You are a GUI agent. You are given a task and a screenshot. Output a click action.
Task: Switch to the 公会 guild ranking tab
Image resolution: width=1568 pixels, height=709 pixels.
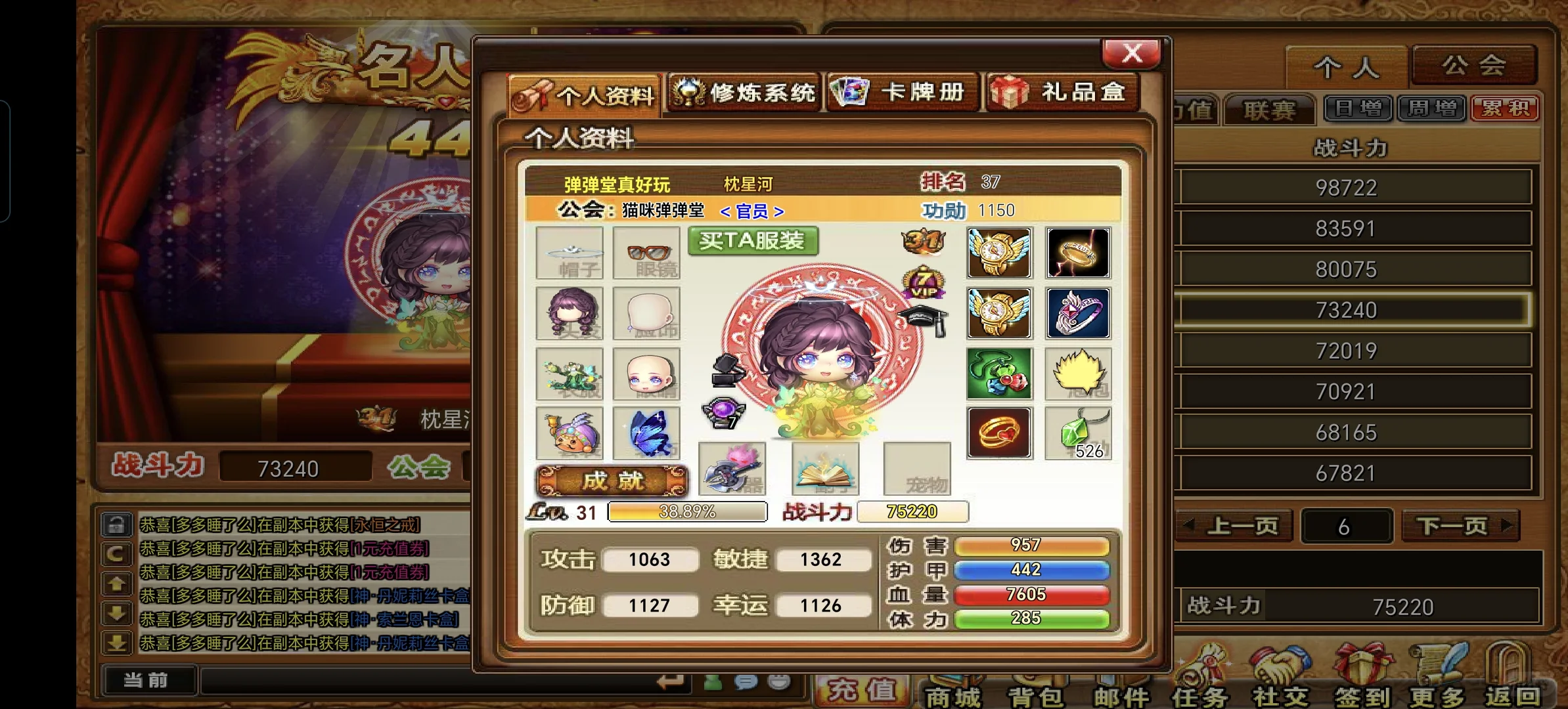click(1475, 64)
